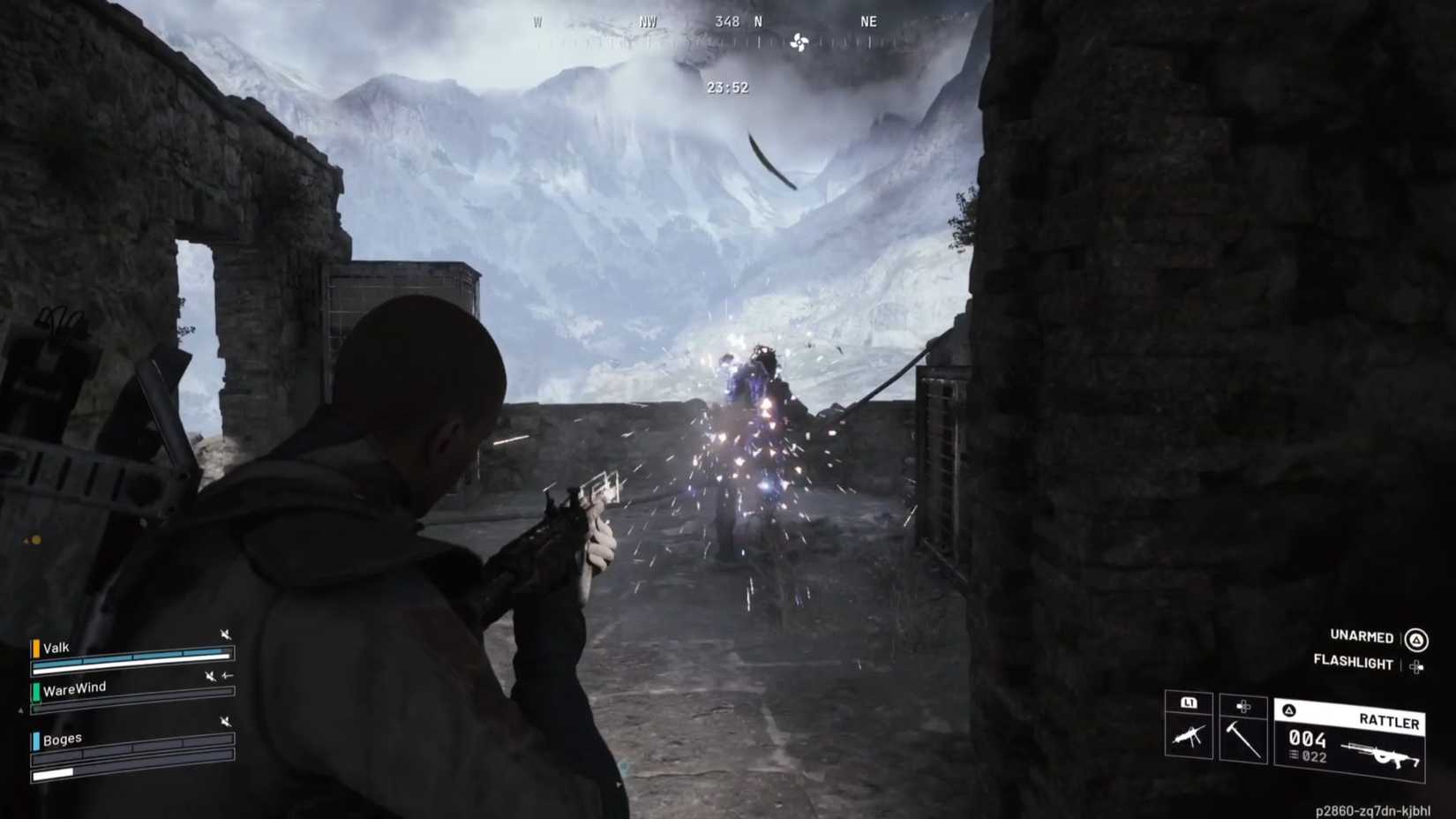
Task: Click the Triangle button icon next to UNARMED
Action: (x=1415, y=639)
